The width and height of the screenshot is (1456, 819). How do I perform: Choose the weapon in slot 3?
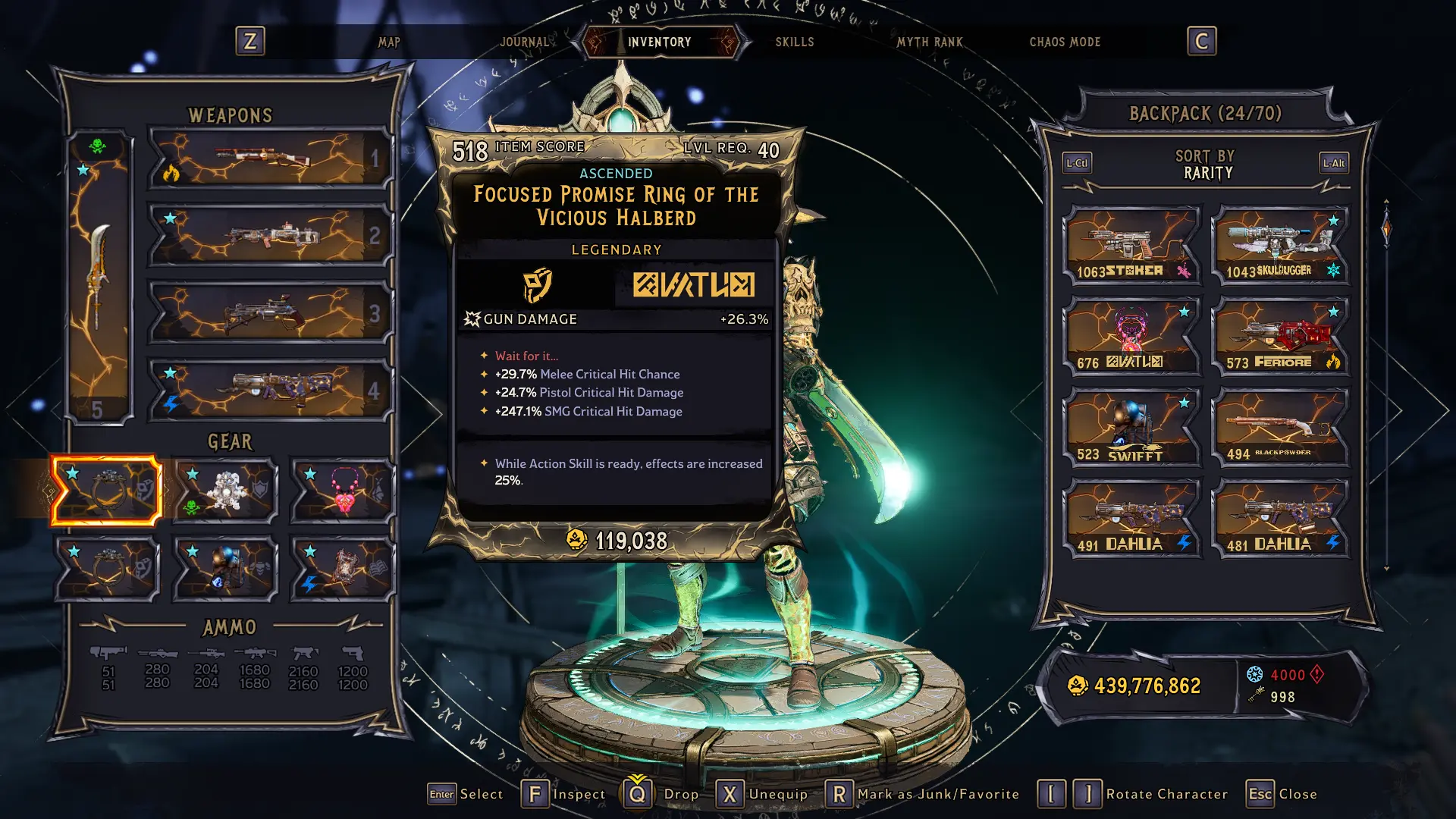click(x=269, y=313)
